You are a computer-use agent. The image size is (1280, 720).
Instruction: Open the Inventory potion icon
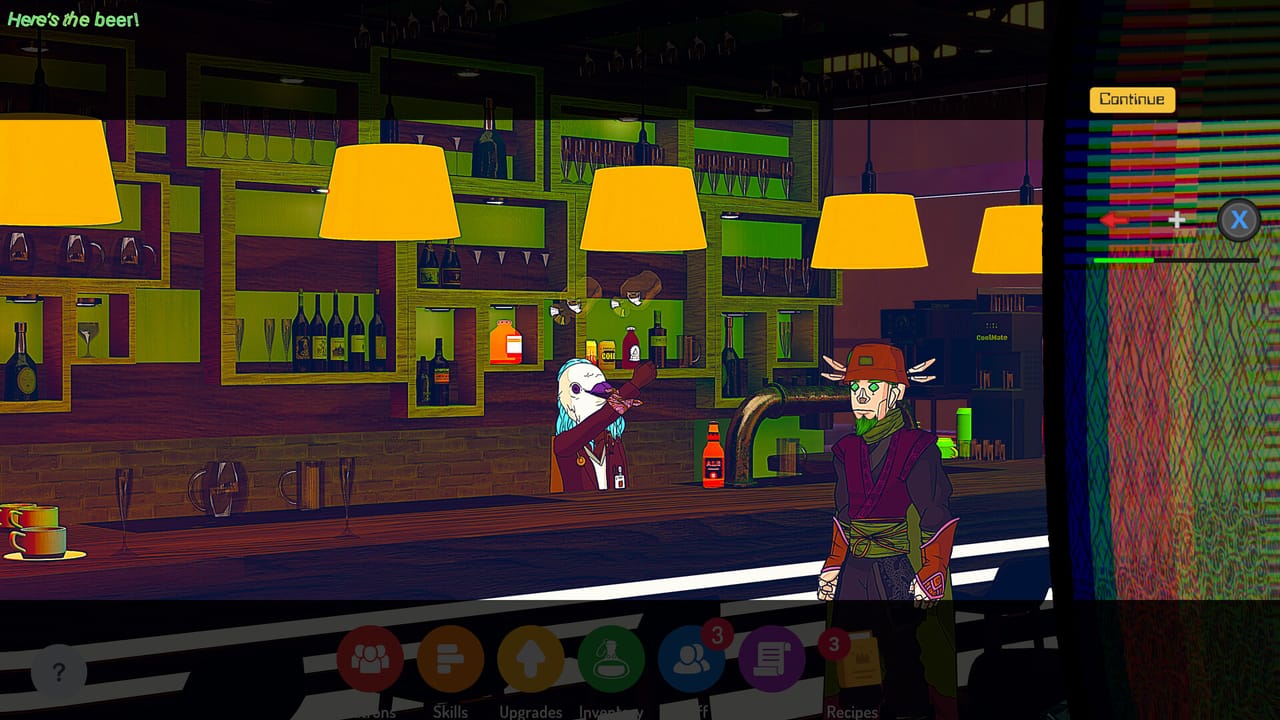pyautogui.click(x=611, y=660)
